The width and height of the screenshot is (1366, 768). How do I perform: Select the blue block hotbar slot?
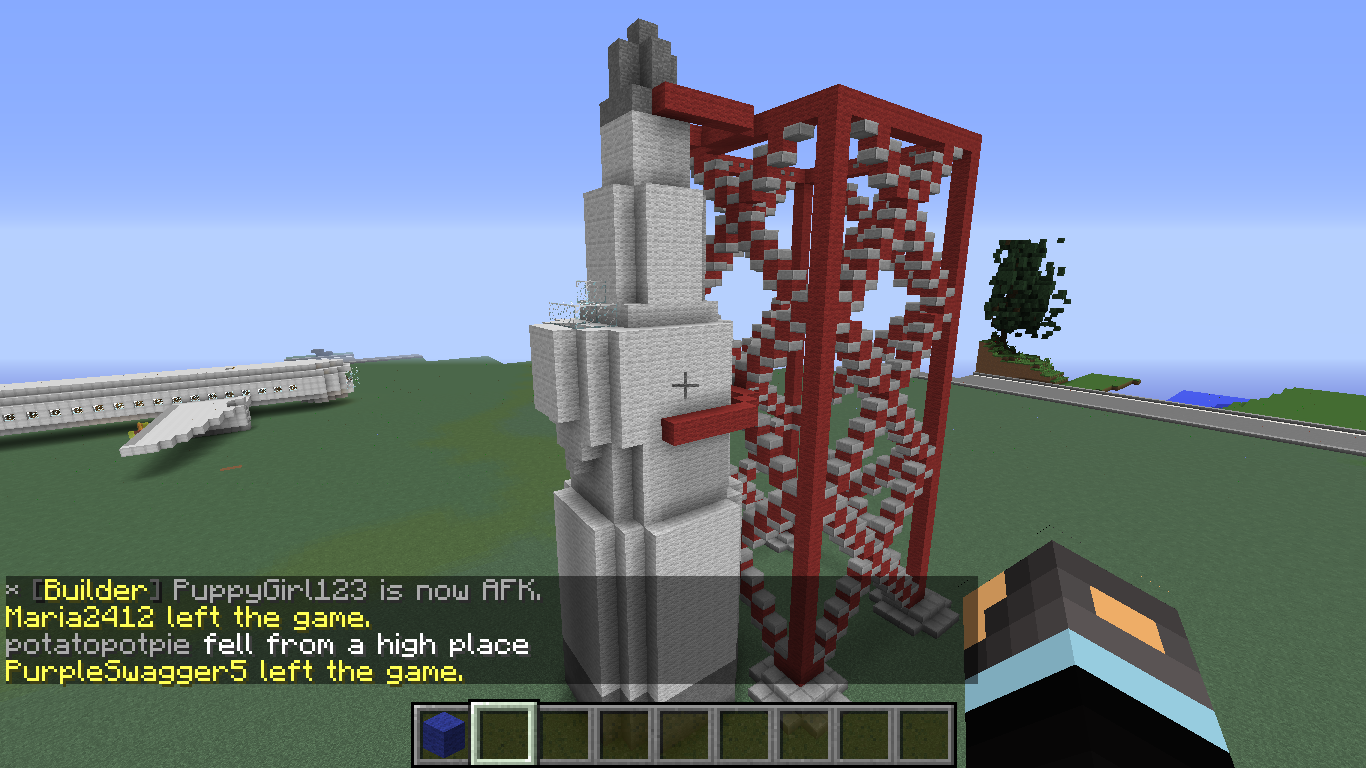[x=444, y=736]
